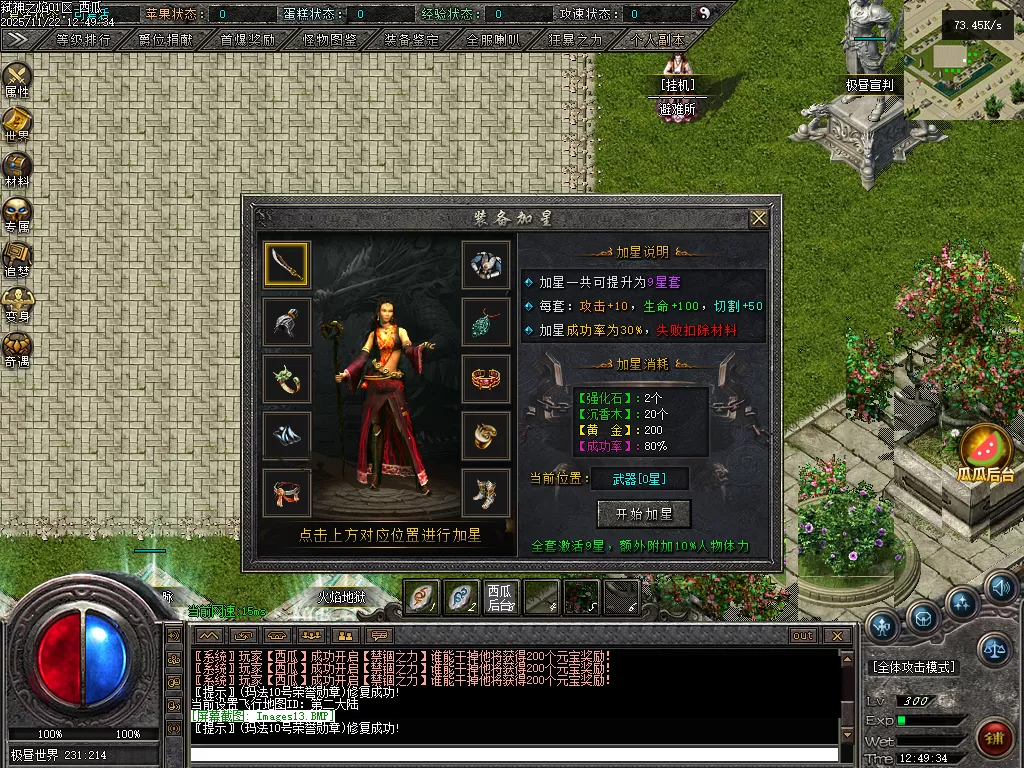Open the 等级排行 ranking menu
Image resolution: width=1024 pixels, height=768 pixels.
click(x=84, y=40)
